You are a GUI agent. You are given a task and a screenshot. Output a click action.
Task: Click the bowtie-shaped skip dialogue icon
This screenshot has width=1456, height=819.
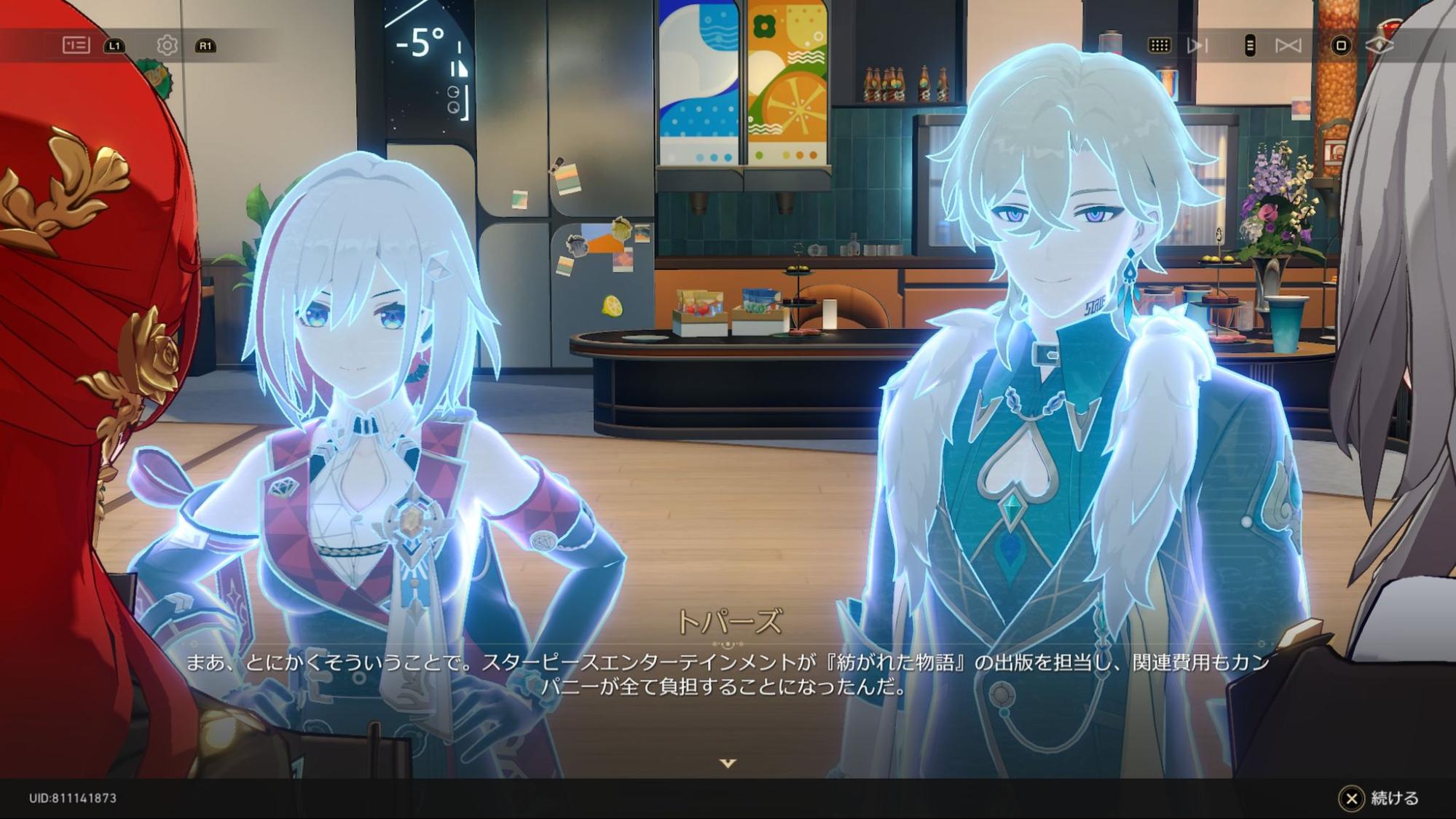coord(1289,44)
